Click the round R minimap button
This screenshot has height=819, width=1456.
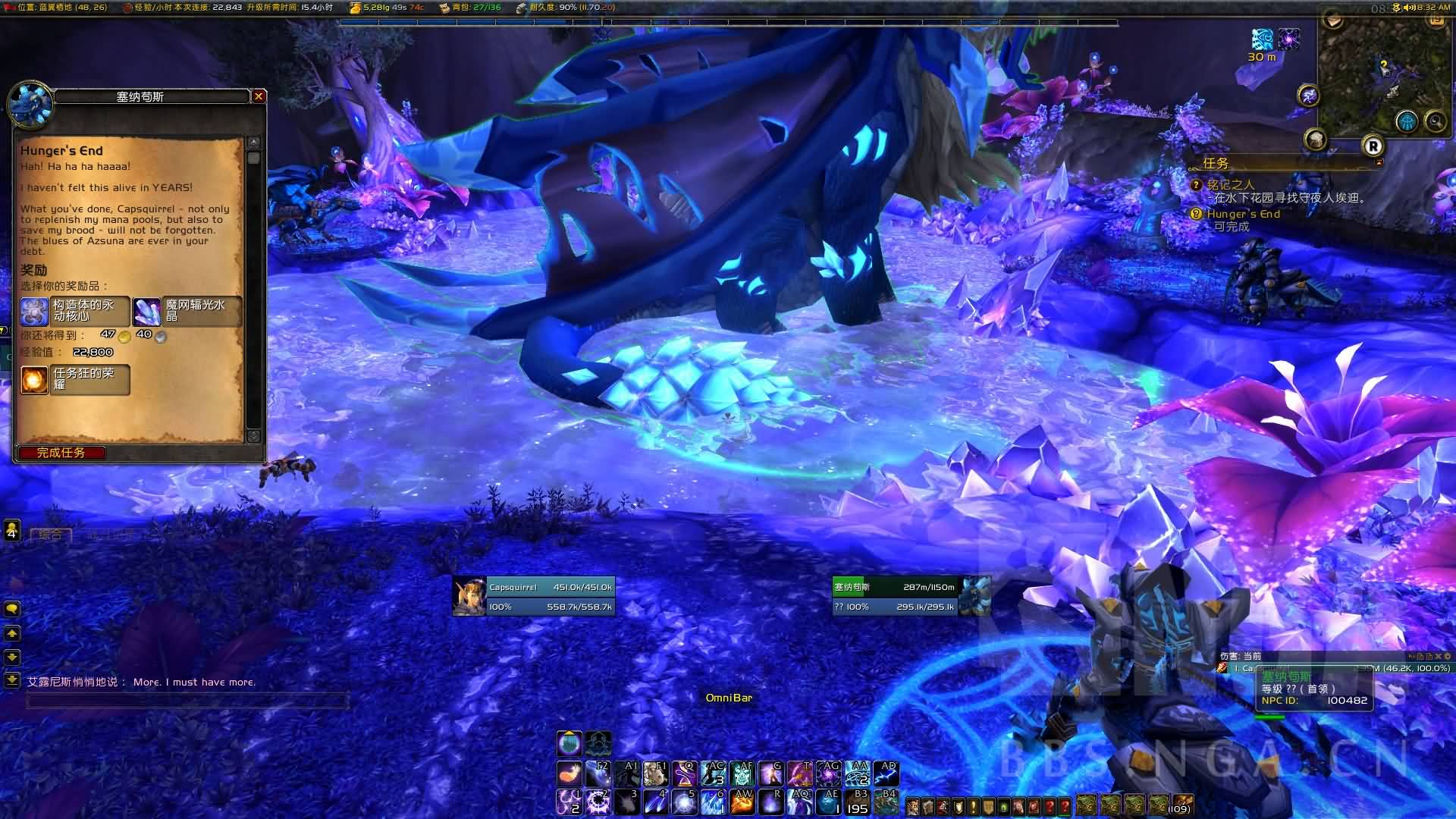(1373, 146)
